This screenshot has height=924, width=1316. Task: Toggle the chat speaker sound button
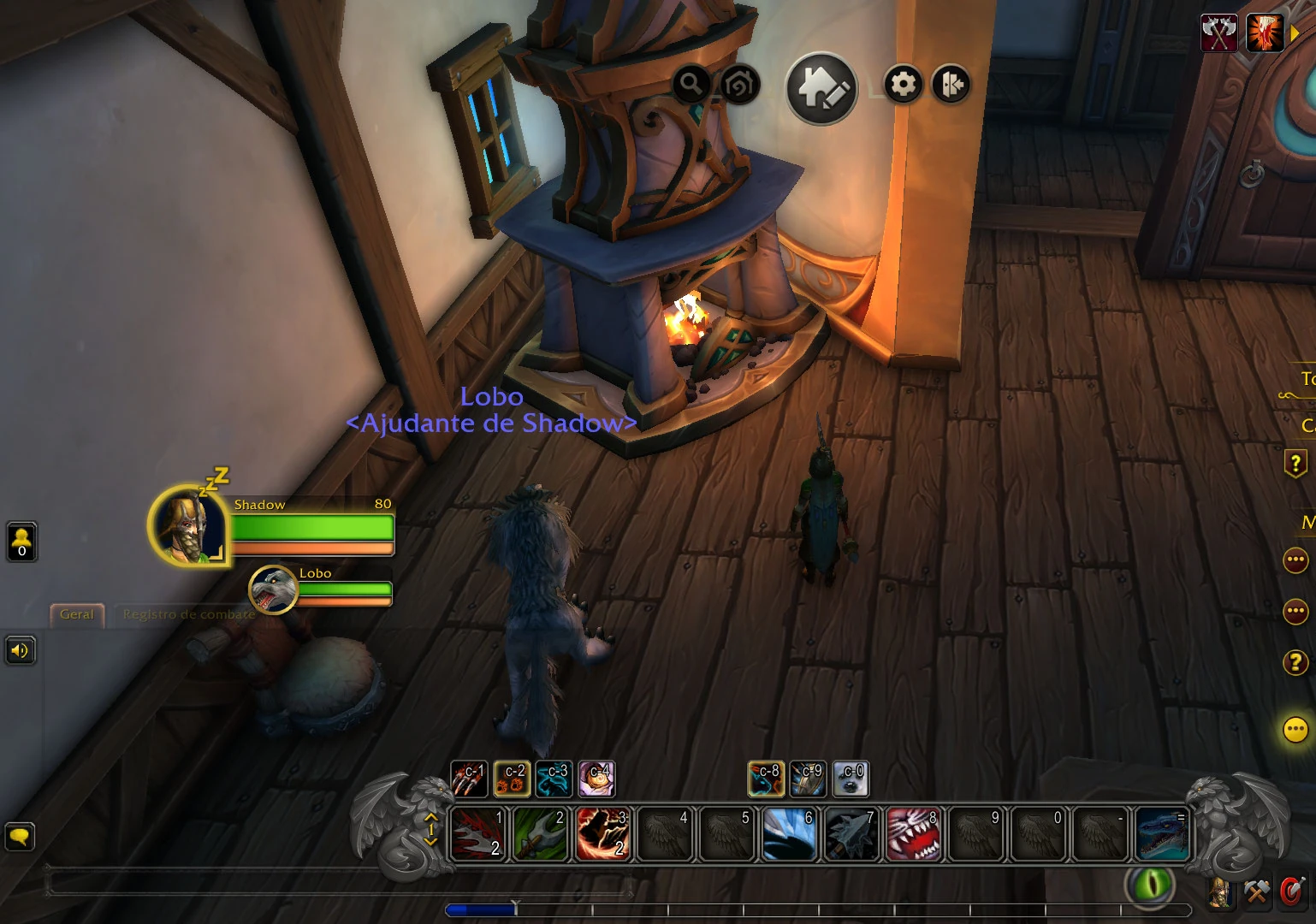click(x=21, y=650)
